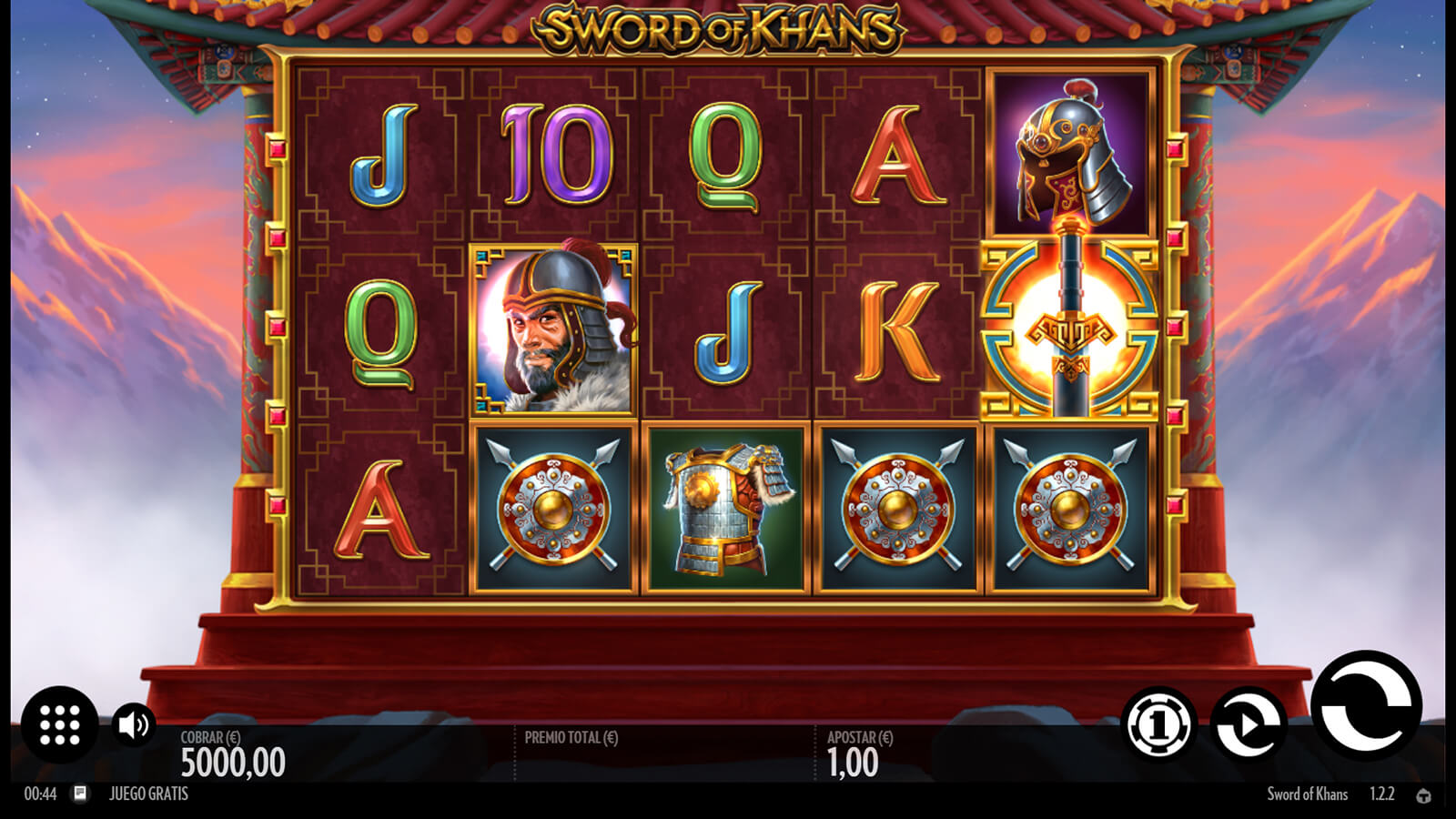Click the Thunderkick logo icon in the corner

[1424, 795]
